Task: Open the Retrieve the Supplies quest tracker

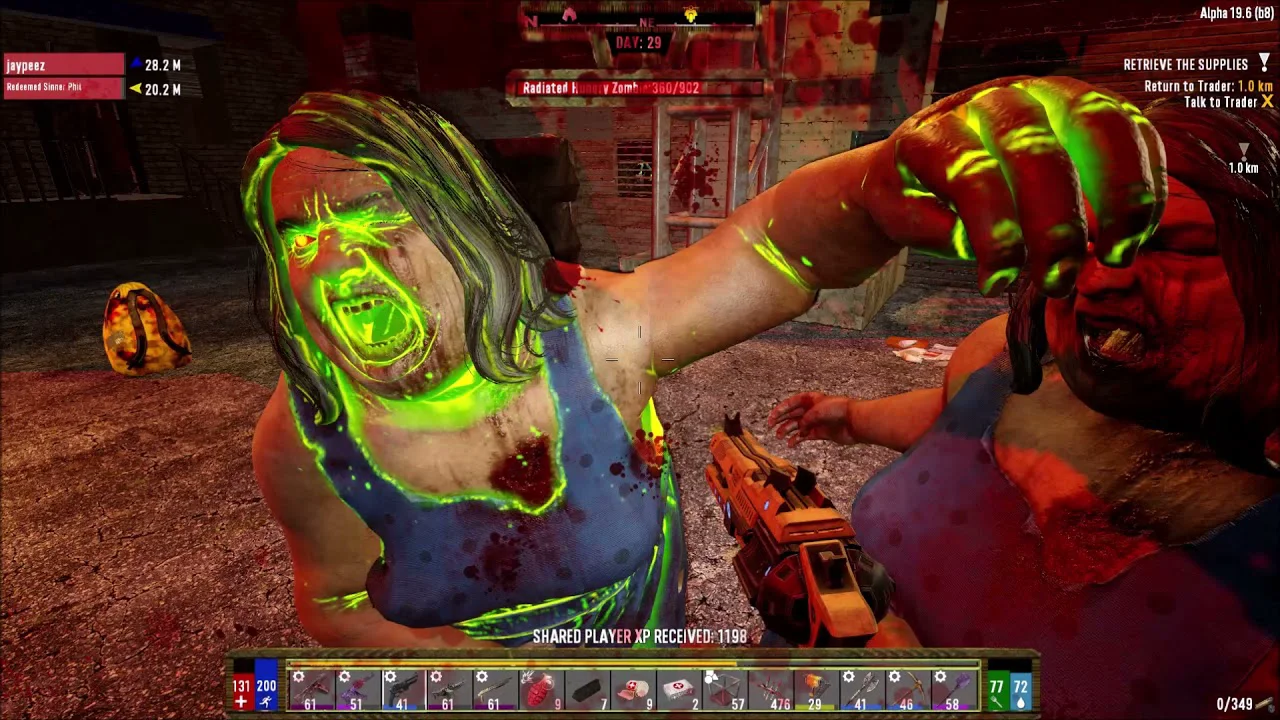Action: point(1186,64)
